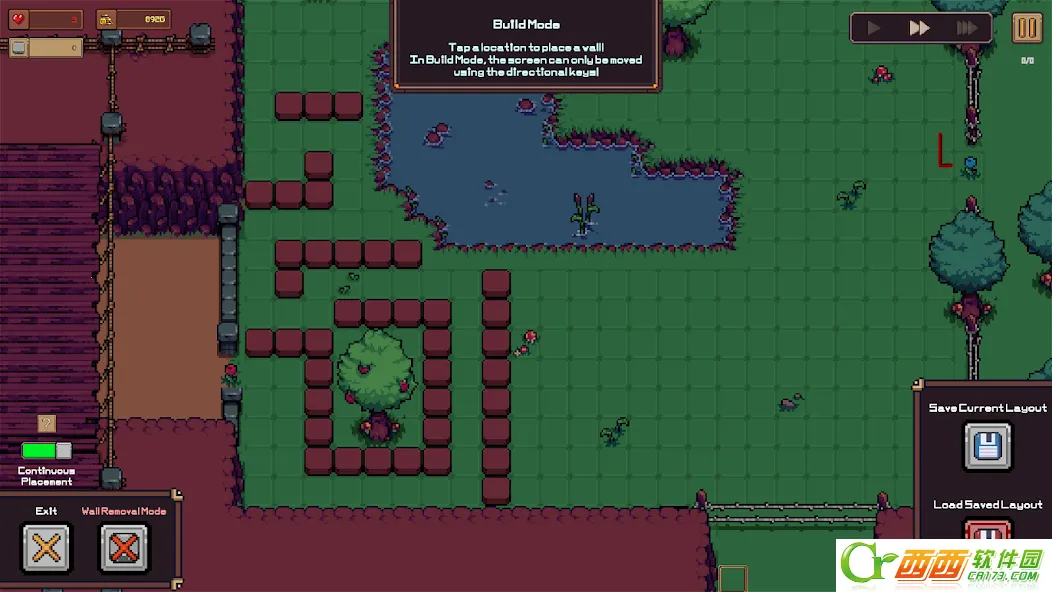Choose the double-arrow fast forward speed

point(920,28)
